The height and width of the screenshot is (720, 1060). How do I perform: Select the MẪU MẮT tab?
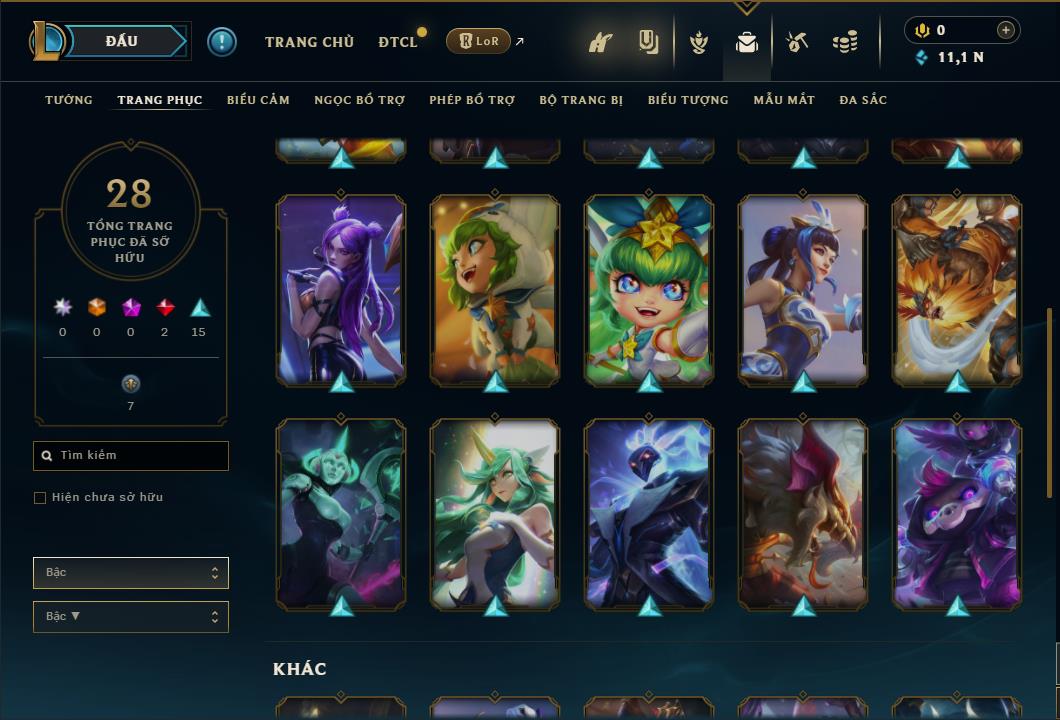click(784, 100)
